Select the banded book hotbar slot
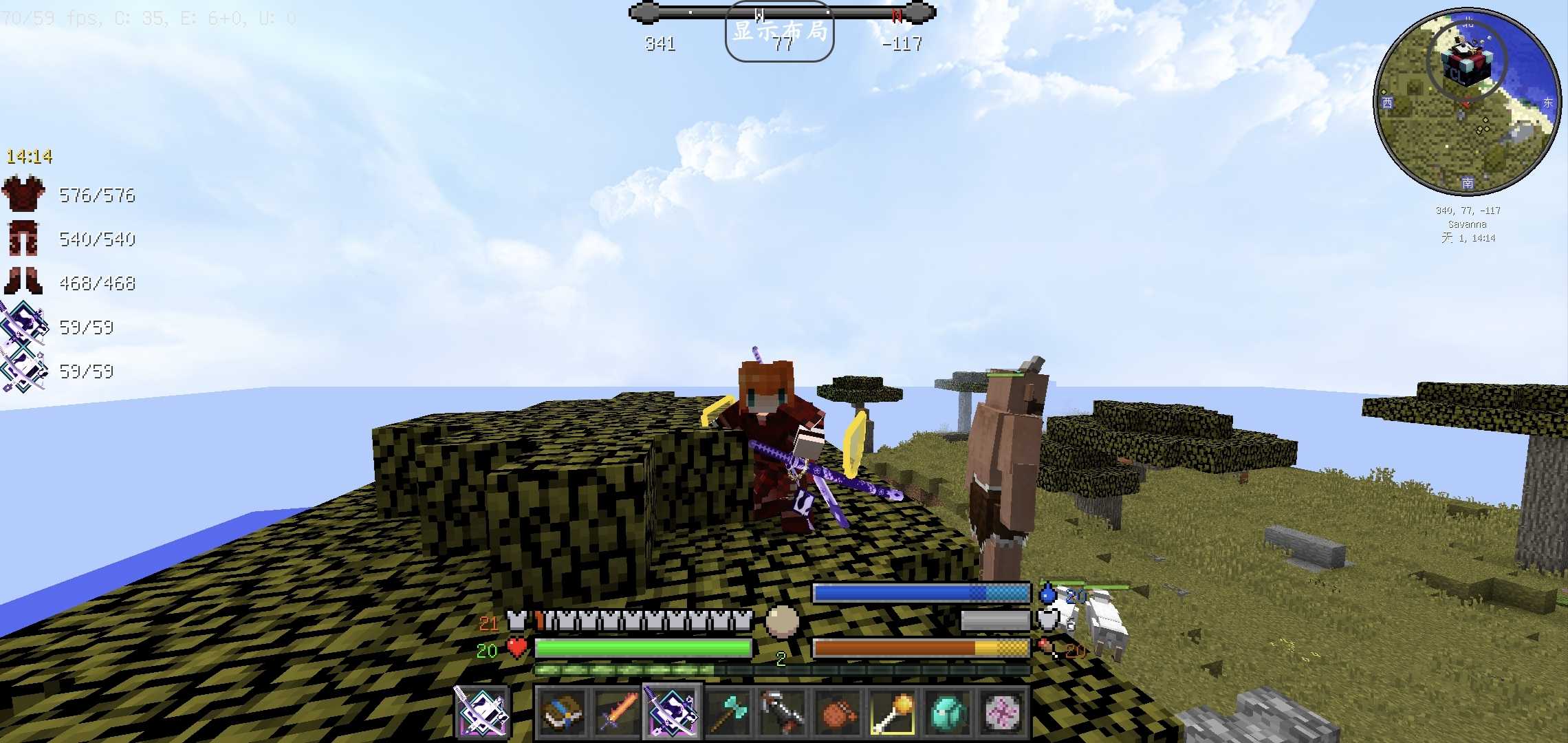The height and width of the screenshot is (743, 1568). [562, 712]
